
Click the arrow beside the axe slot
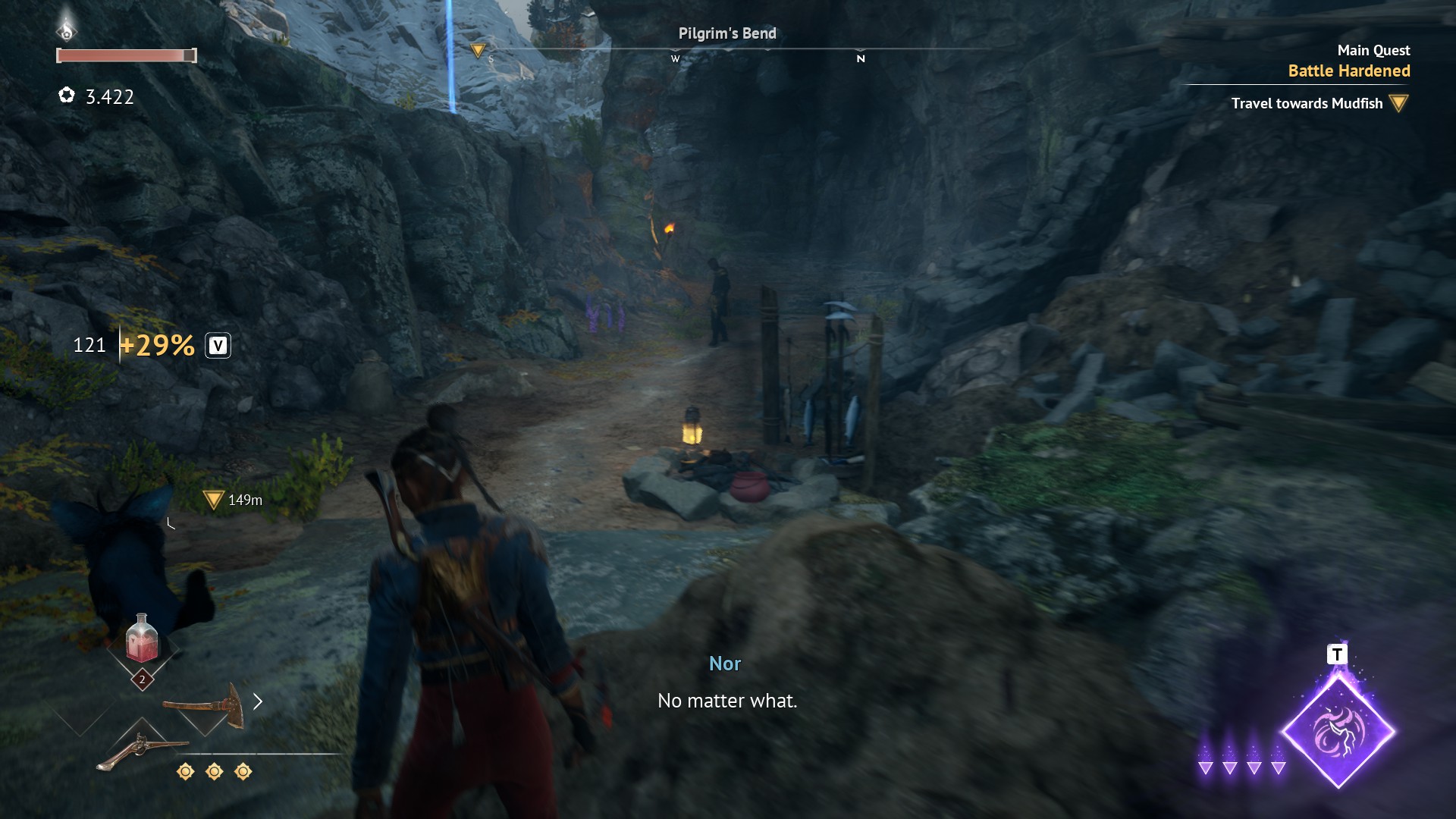pyautogui.click(x=258, y=701)
